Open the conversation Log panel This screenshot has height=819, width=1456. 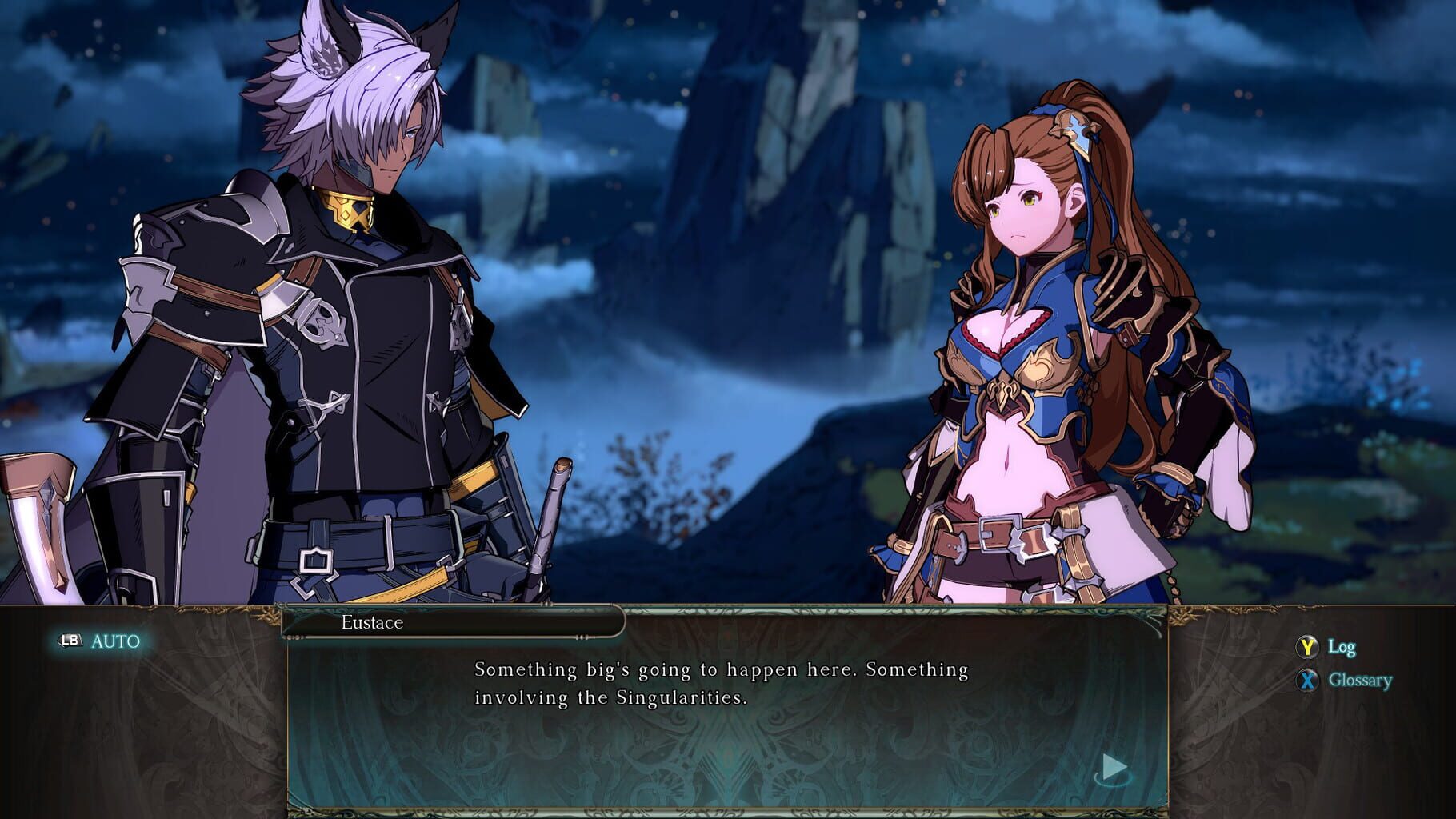1344,647
